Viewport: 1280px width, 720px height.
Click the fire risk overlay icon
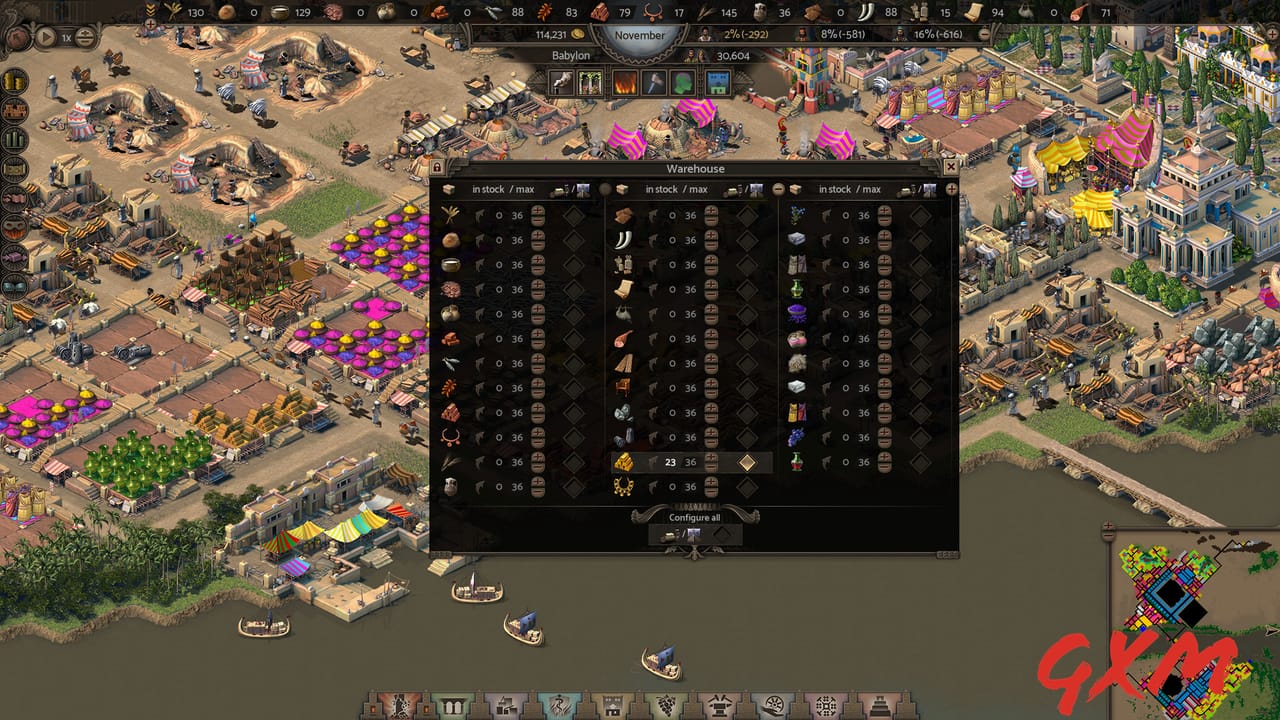(x=625, y=82)
